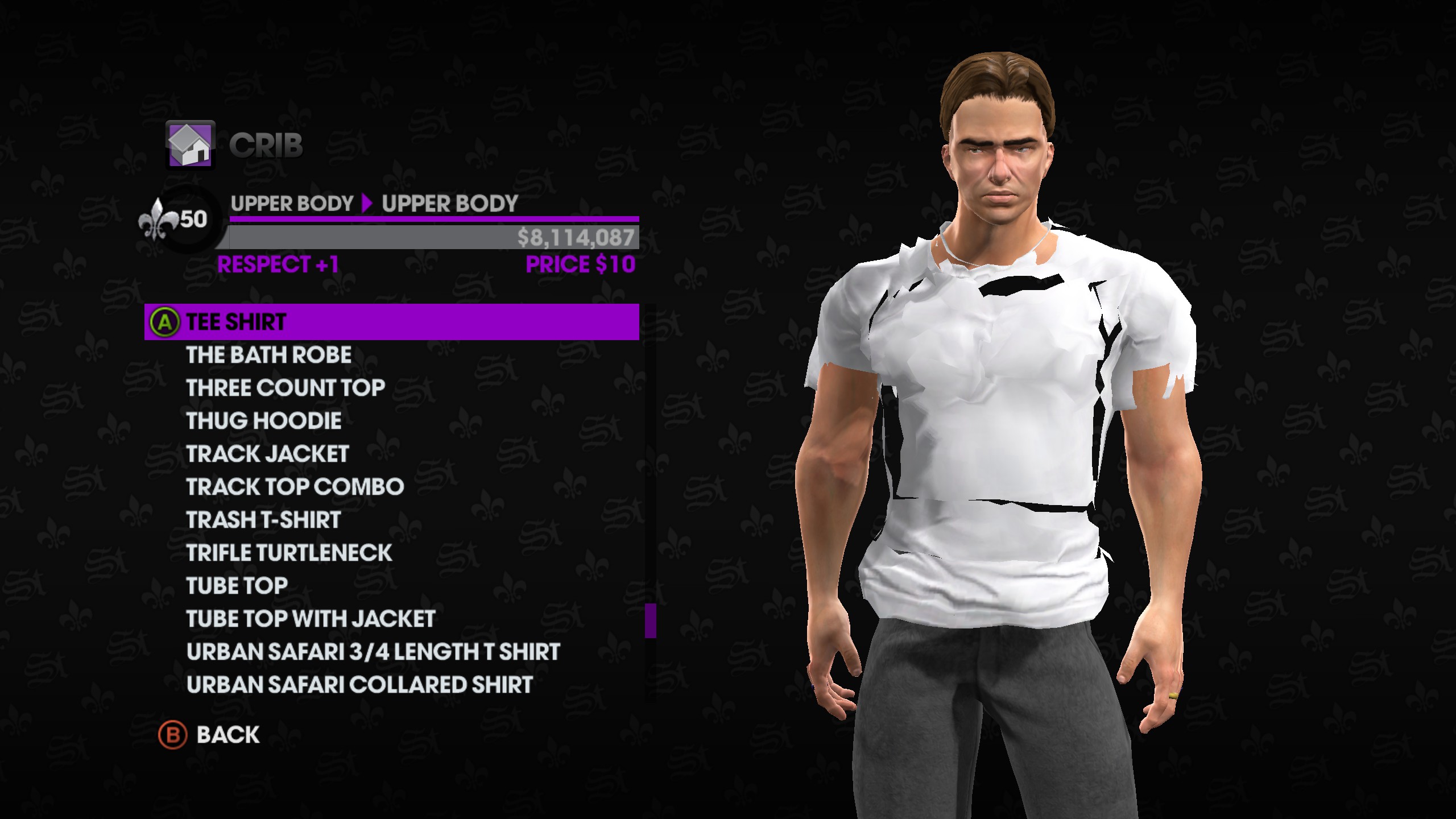Select Track Top Combo
The width and height of the screenshot is (1456, 819).
[x=295, y=487]
